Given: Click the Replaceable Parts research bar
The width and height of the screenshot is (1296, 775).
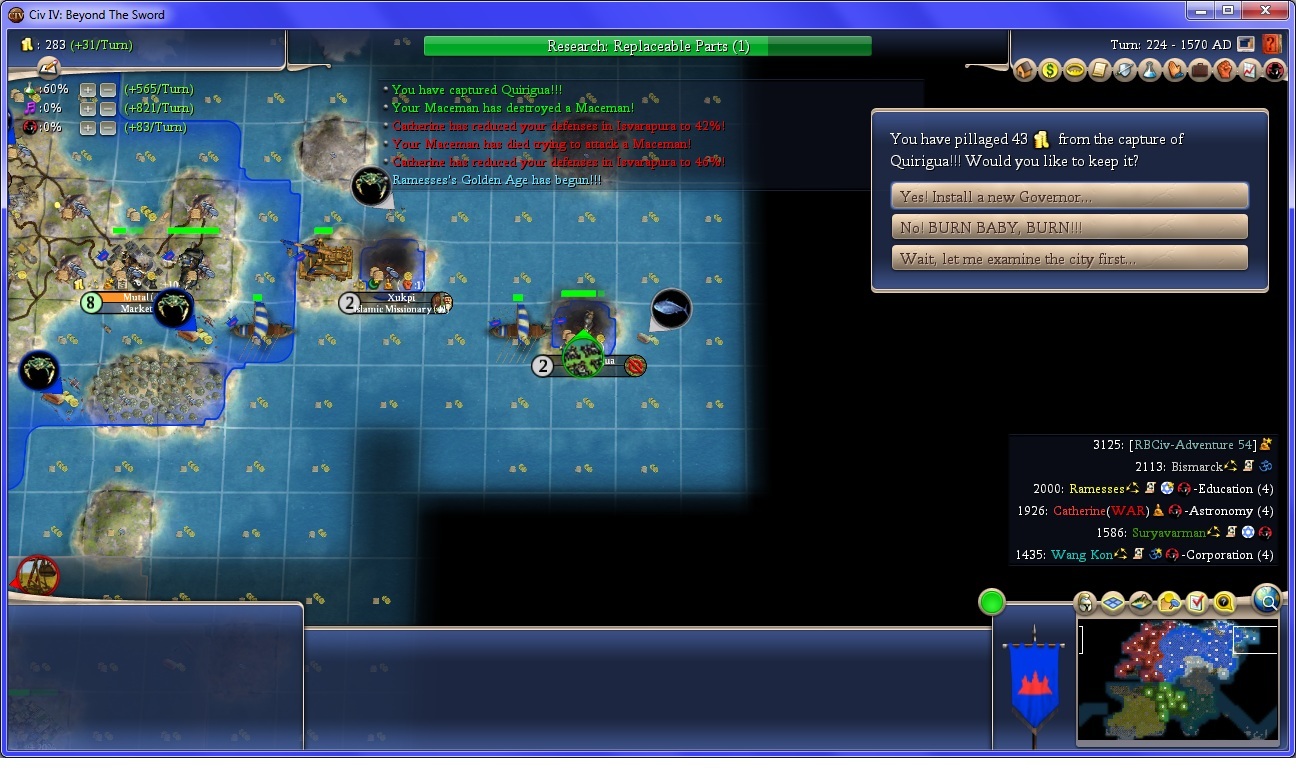Looking at the screenshot, I should (x=647, y=46).
